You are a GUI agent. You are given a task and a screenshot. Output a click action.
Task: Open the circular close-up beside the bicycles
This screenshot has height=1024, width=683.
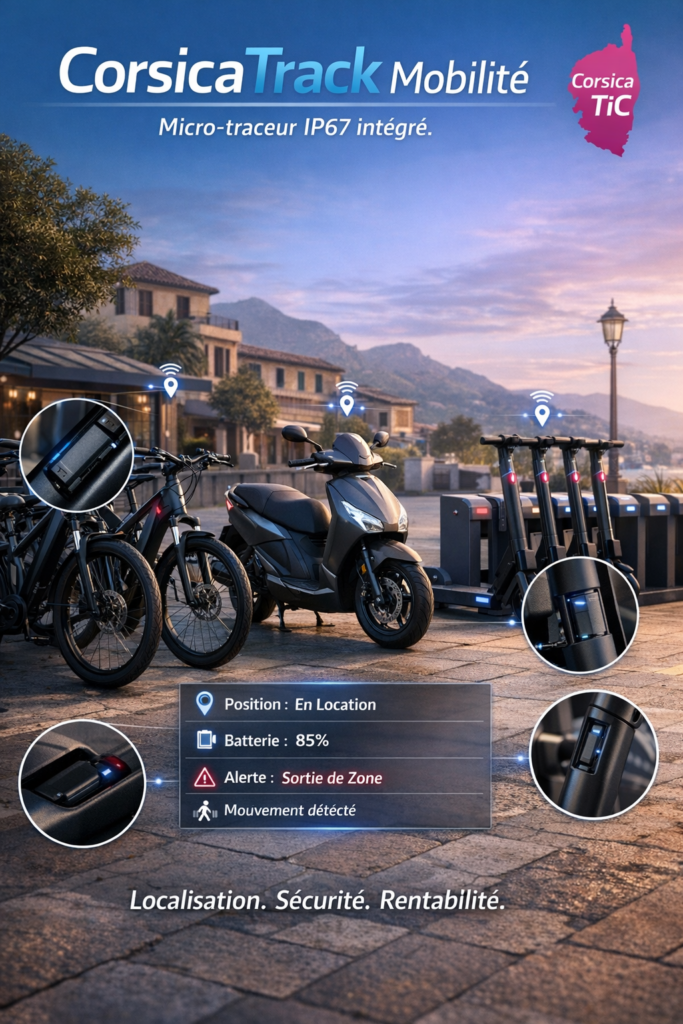[76, 455]
